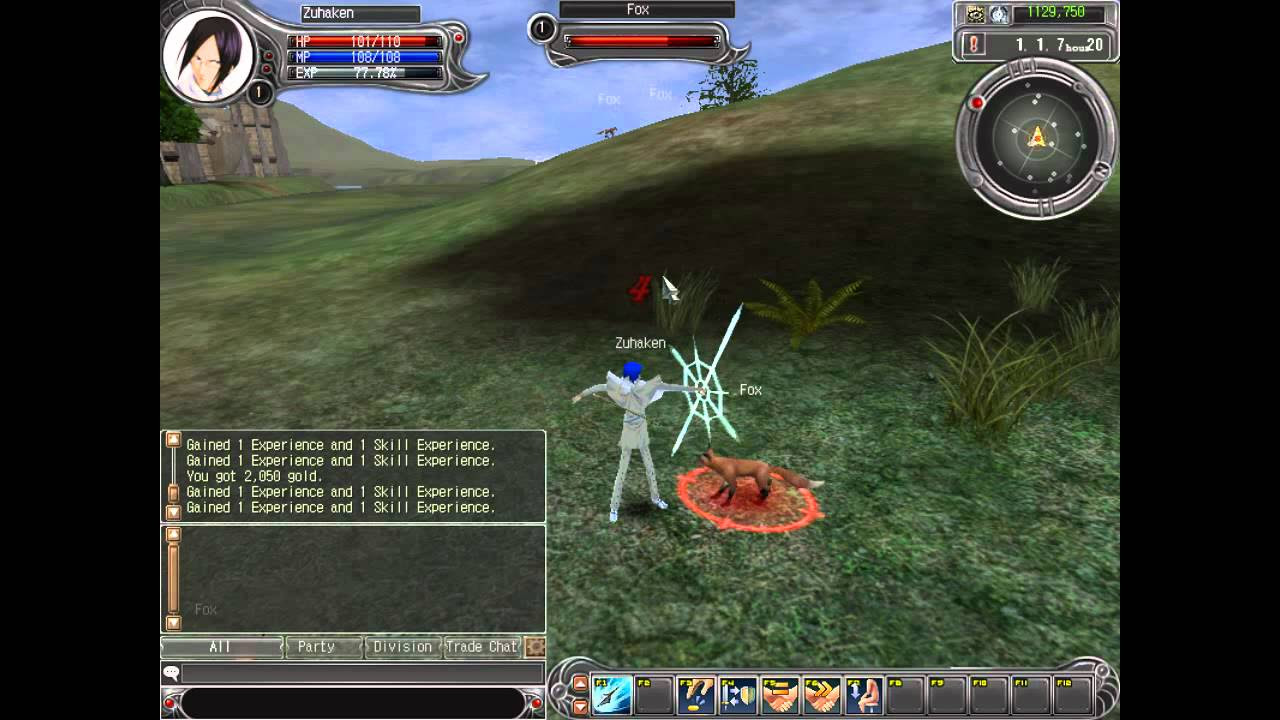
Task: Click the F6 handshake-with-arrows icon
Action: tap(822, 694)
